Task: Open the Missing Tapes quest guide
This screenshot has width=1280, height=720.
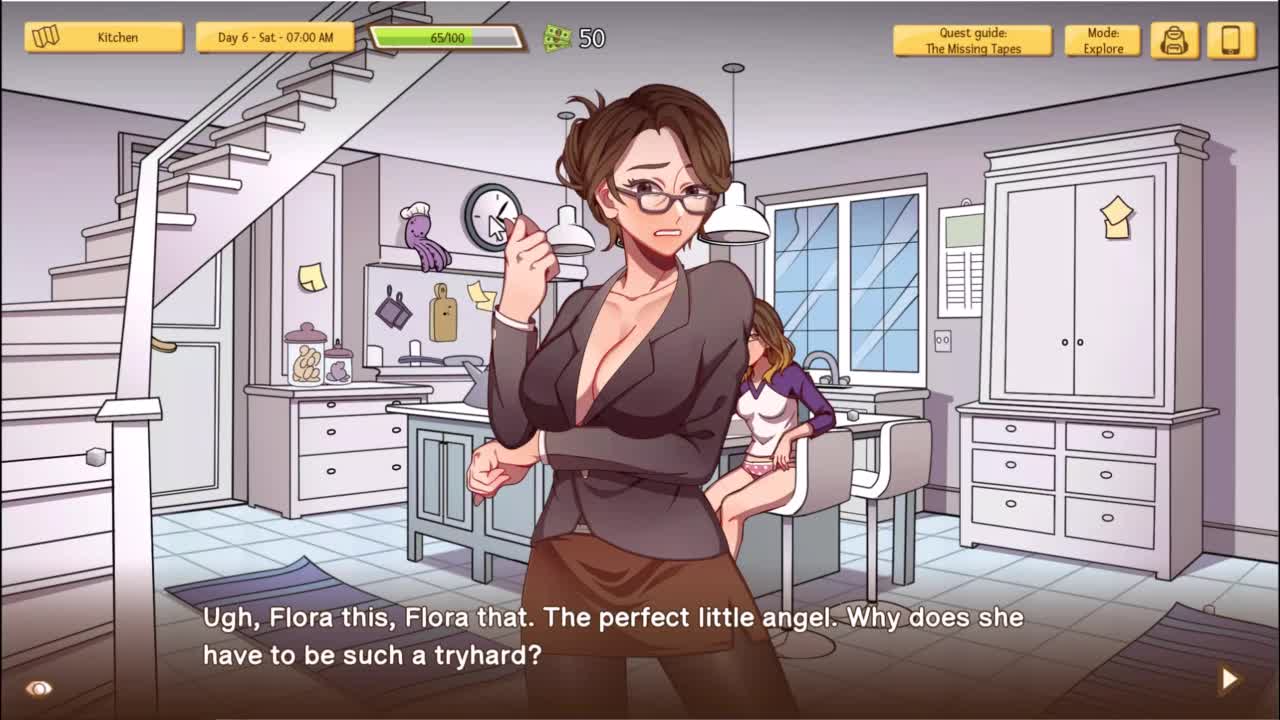Action: pos(972,41)
